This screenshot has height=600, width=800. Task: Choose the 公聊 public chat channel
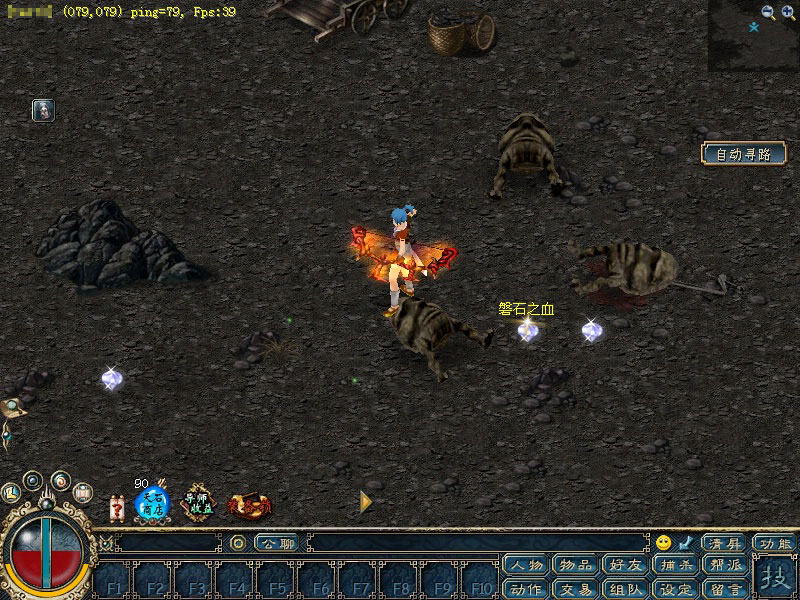[276, 543]
